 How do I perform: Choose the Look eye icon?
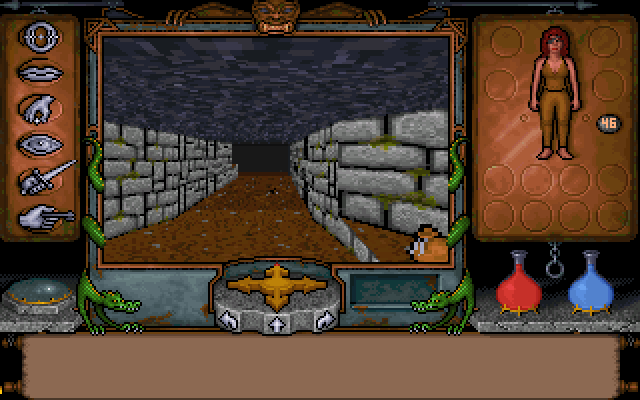[x=40, y=143]
